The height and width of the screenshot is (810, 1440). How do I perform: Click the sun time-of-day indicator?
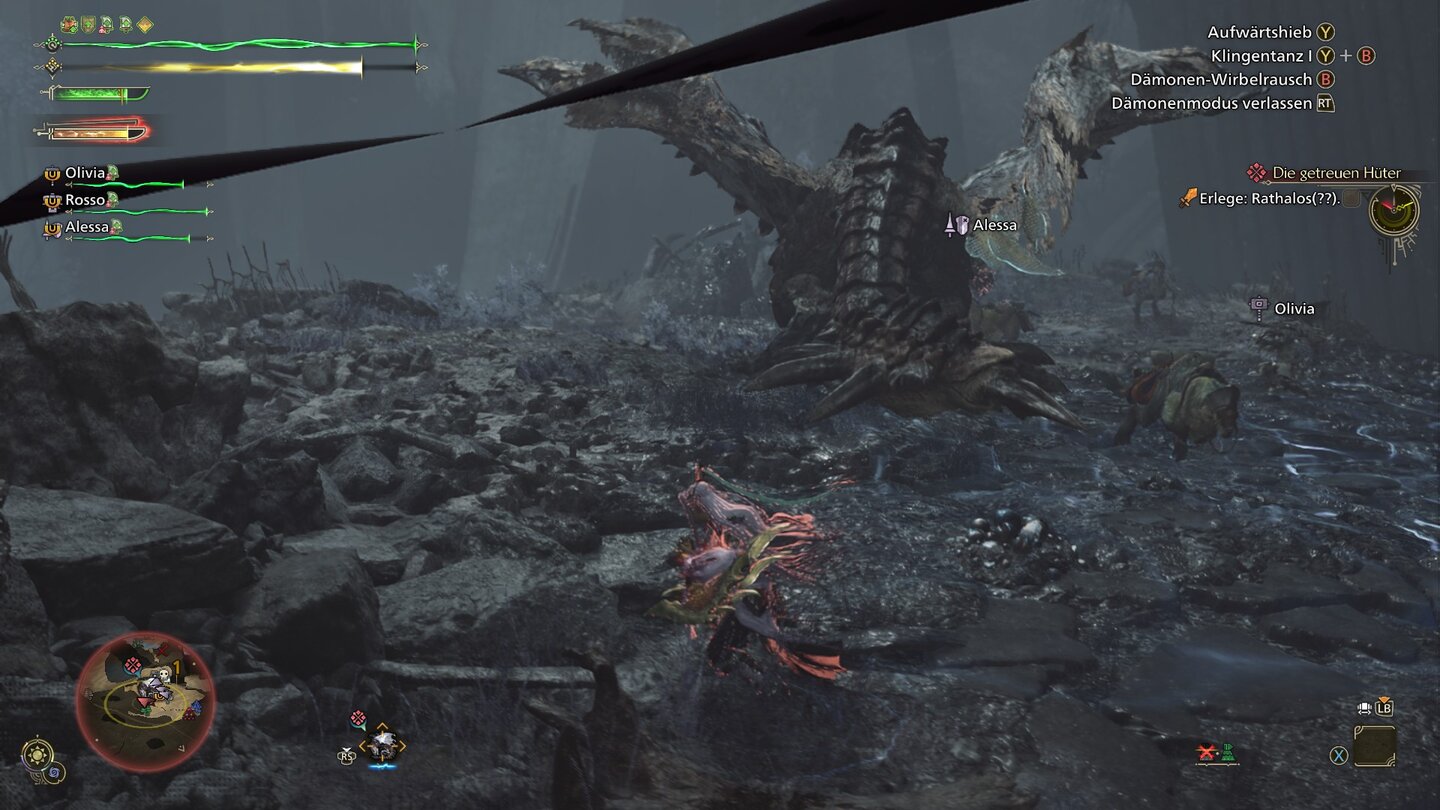click(x=38, y=752)
